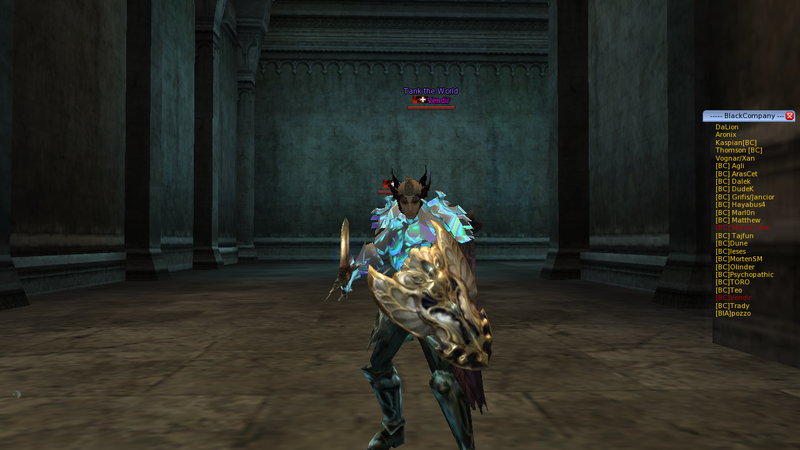This screenshot has height=450, width=800.
Task: Select DaLion in the member list
Action: [x=727, y=127]
